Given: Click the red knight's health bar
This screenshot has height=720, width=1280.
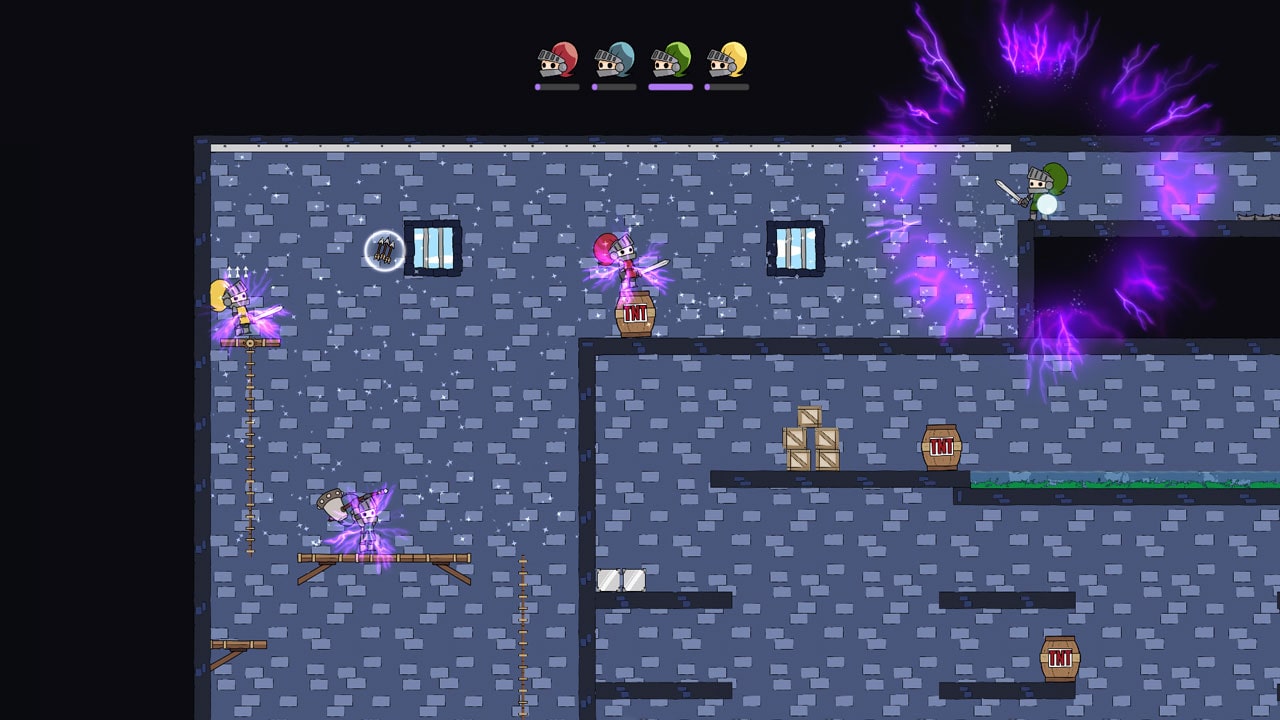Looking at the screenshot, I should 556,88.
